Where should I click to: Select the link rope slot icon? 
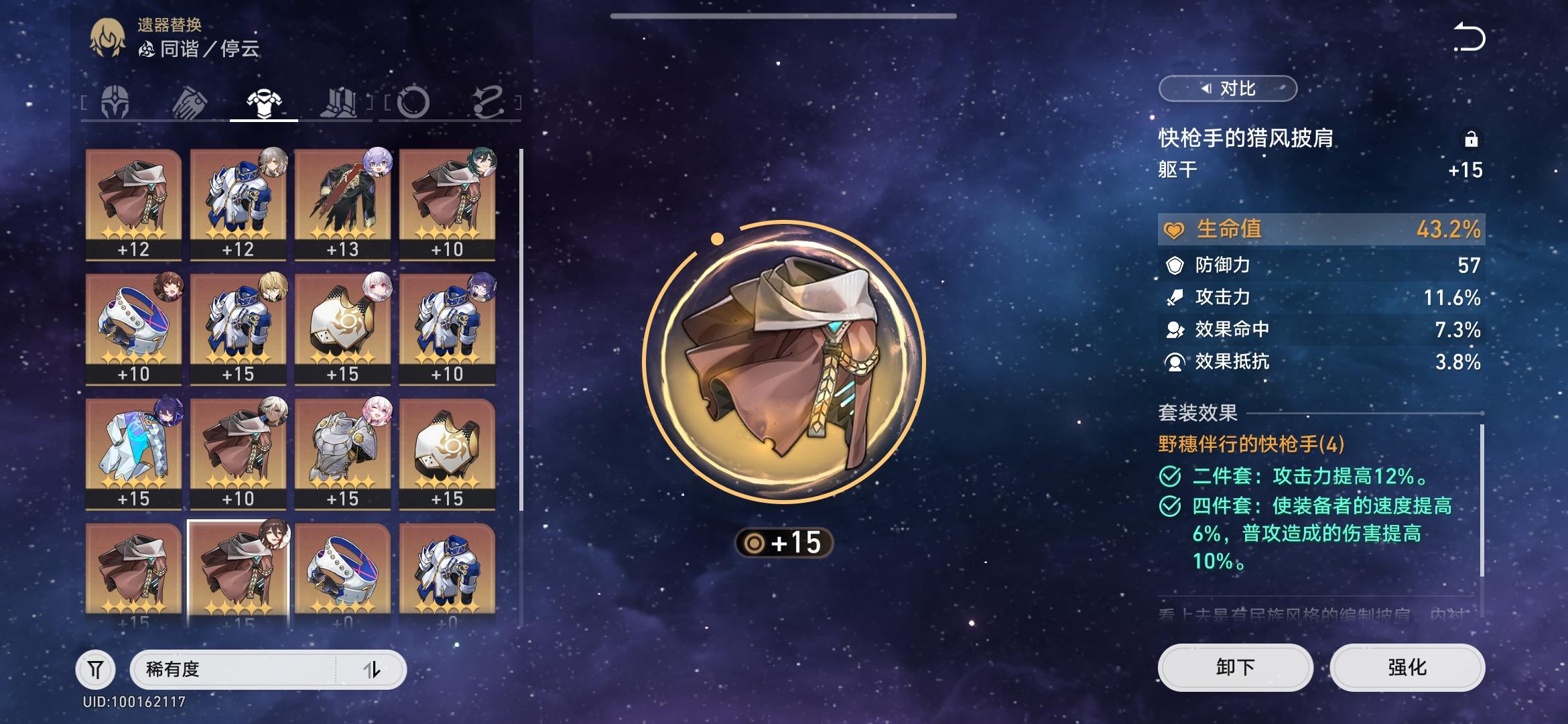point(490,101)
